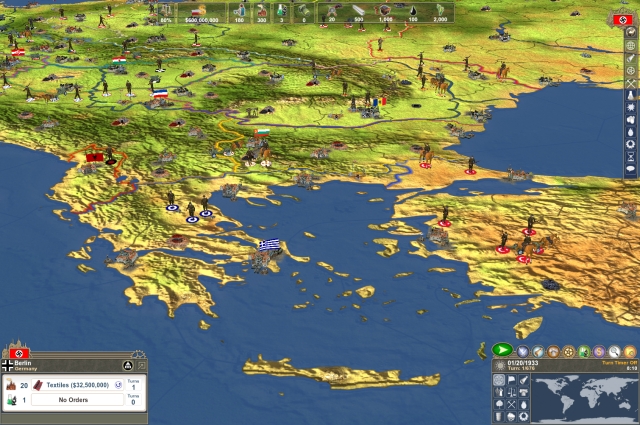Expand the Berlin city panel
Viewport: 640px width, 425px height.
(142, 365)
